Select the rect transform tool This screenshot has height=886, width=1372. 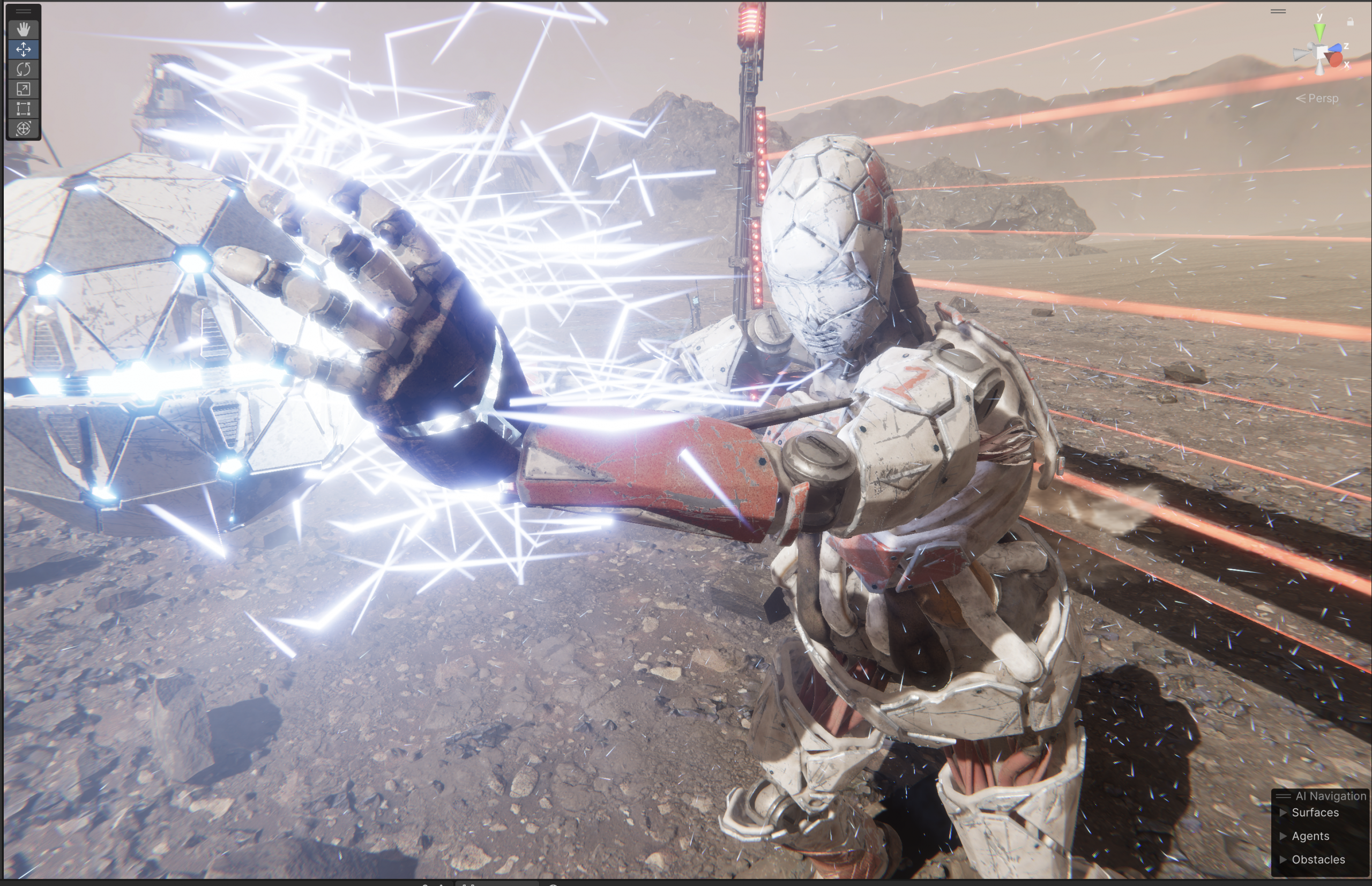point(24,109)
